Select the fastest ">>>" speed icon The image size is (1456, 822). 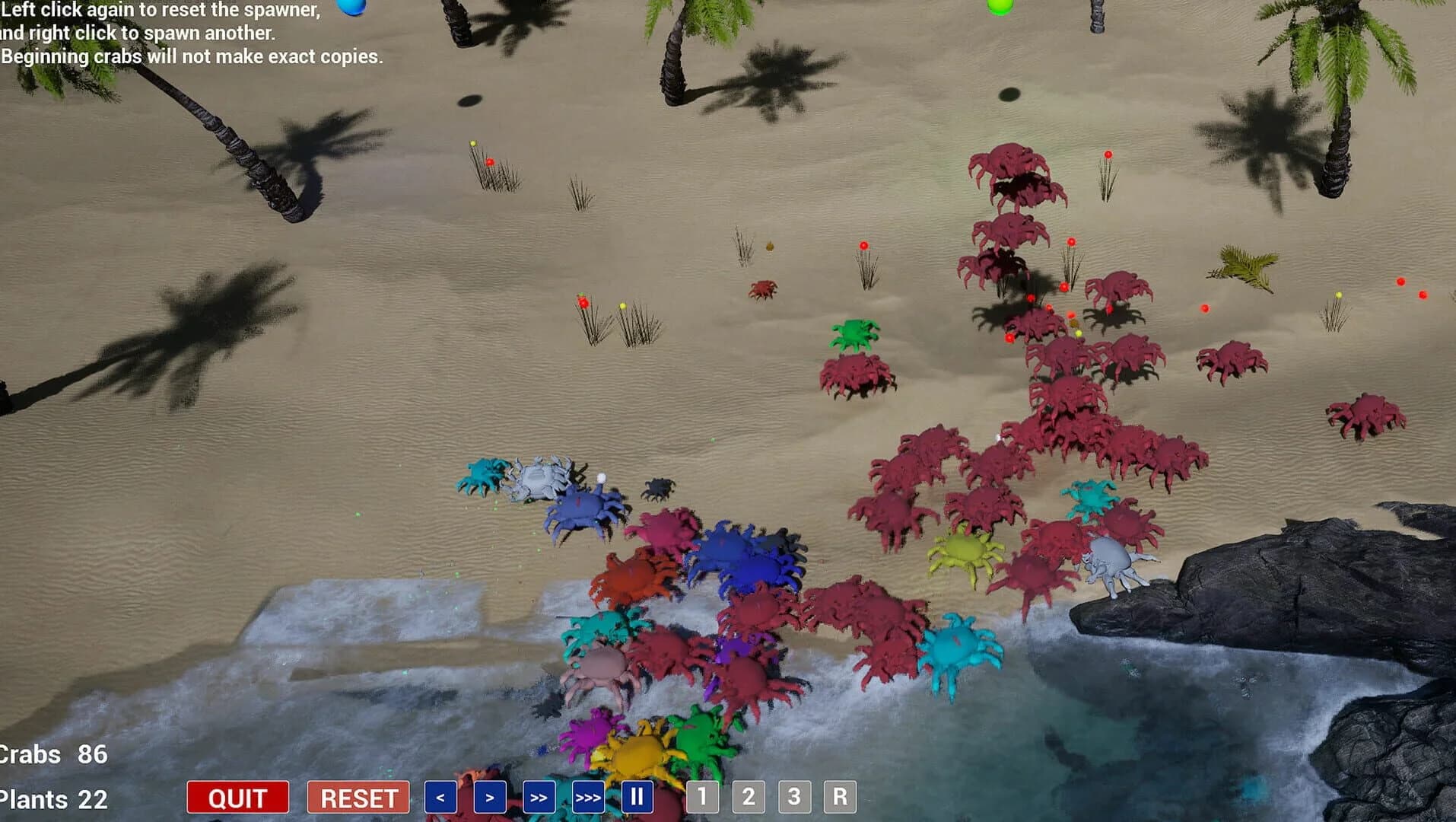587,798
